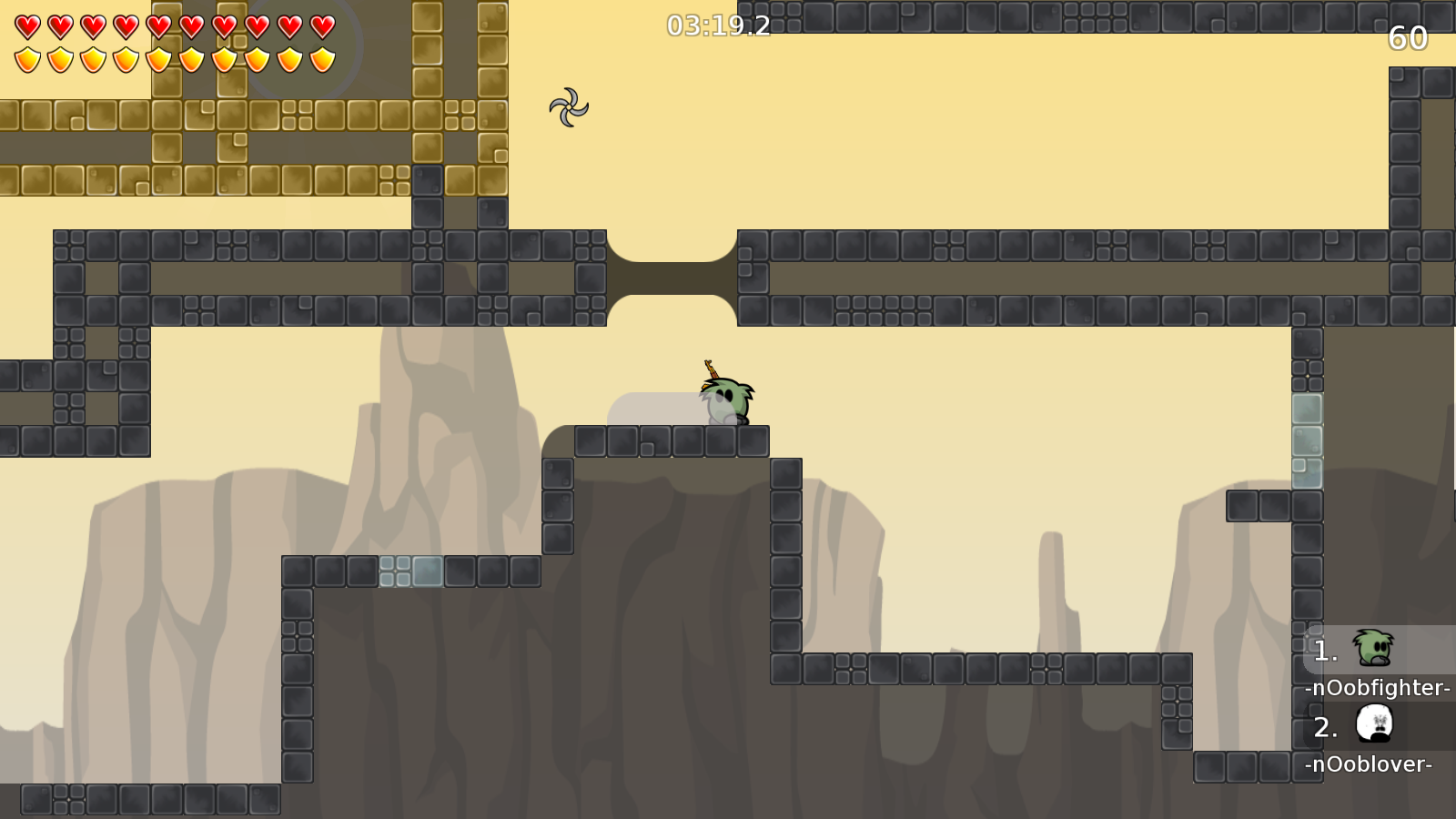Select the -nOobfighter- name label
This screenshot has width=1456, height=819.
[1377, 689]
